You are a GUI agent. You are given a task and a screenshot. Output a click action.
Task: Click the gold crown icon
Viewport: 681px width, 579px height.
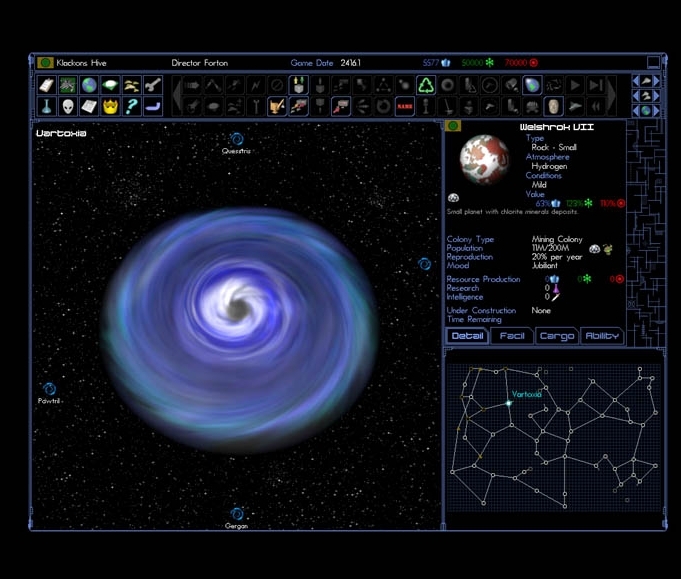point(110,106)
